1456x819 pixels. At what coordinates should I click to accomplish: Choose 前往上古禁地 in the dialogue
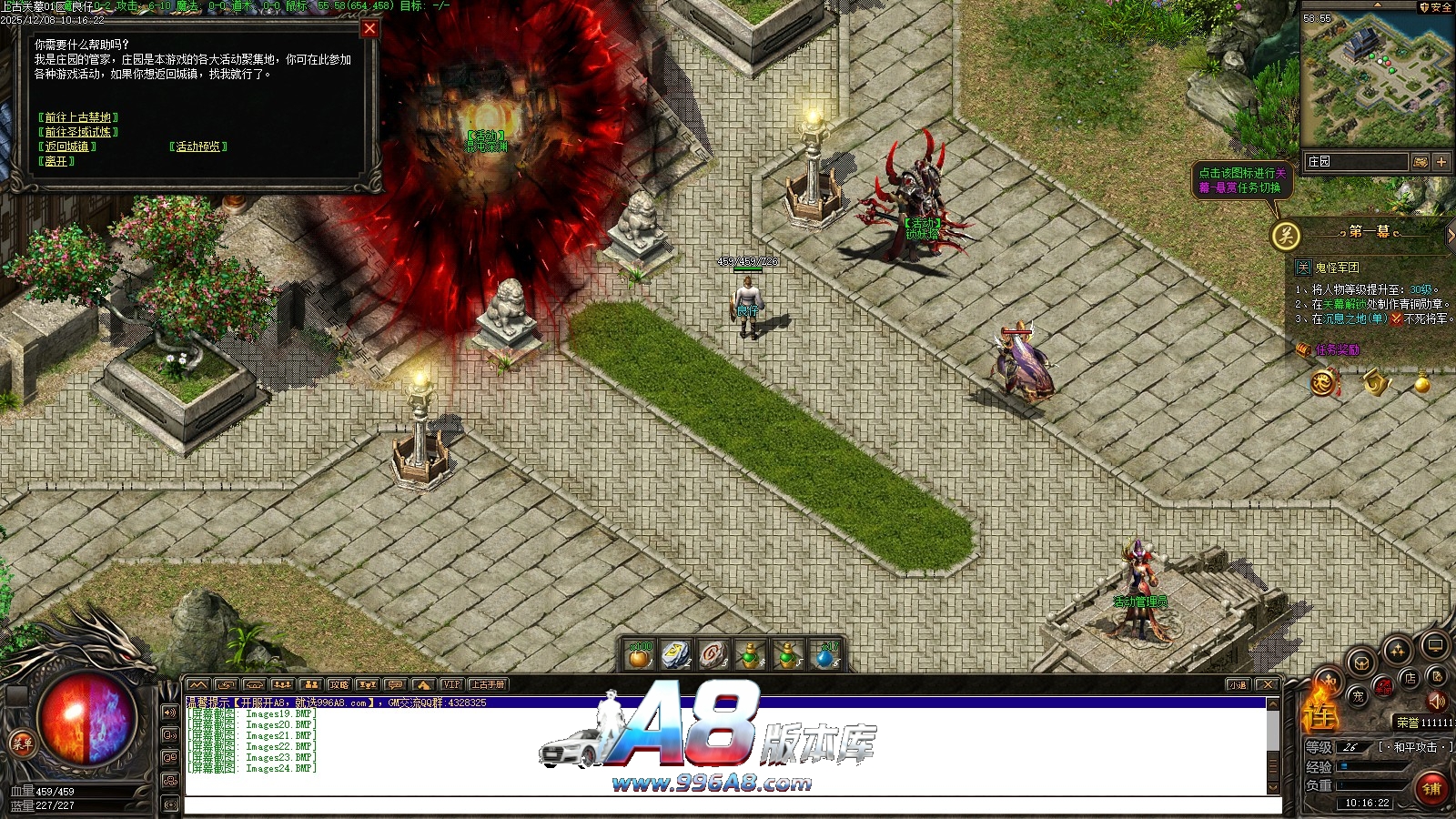(x=78, y=117)
